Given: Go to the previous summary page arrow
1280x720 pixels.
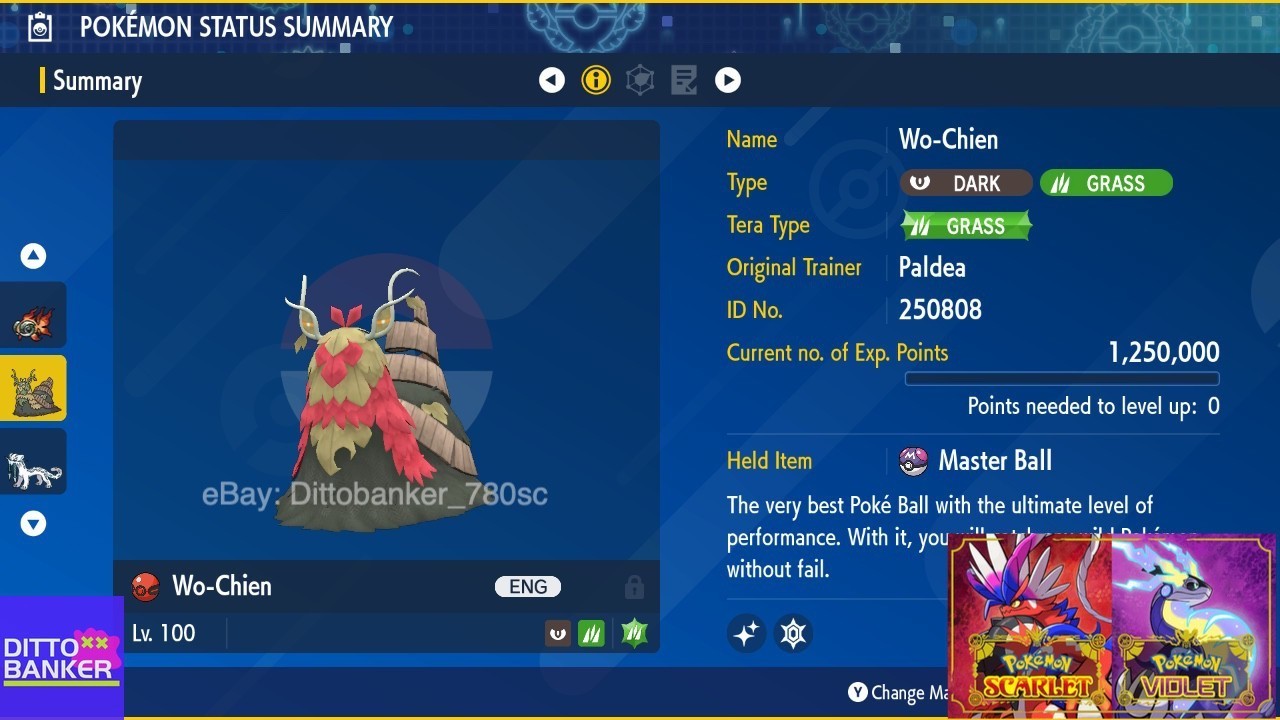Looking at the screenshot, I should [552, 80].
